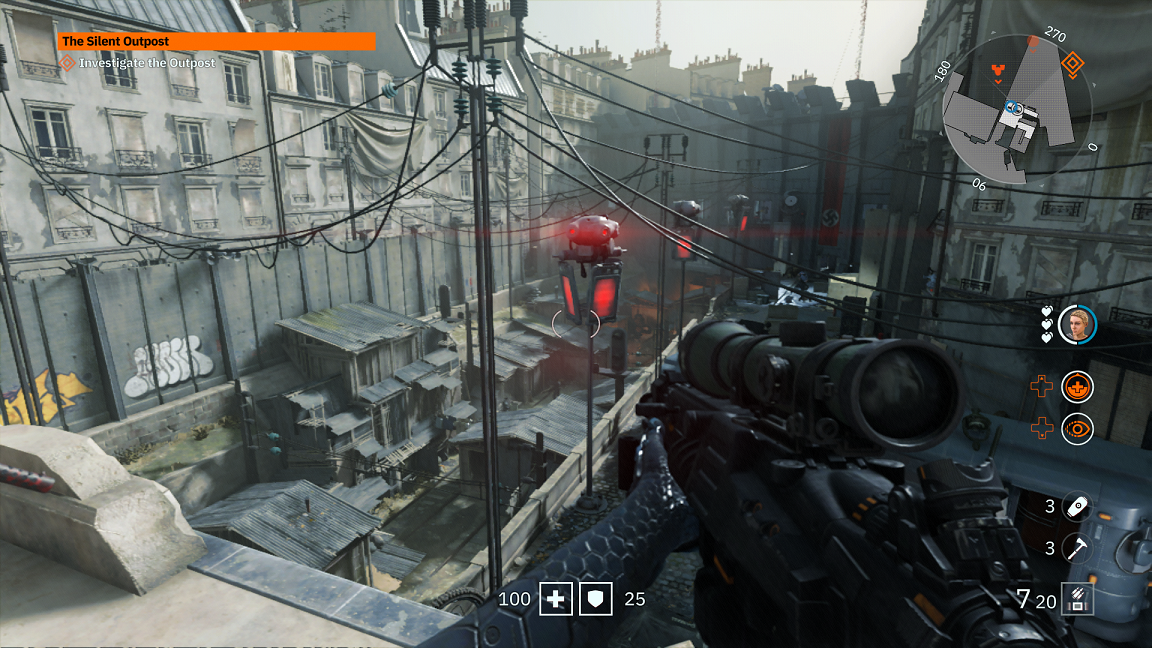
Task: Click the weapon ammo type icon
Action: point(1079,599)
